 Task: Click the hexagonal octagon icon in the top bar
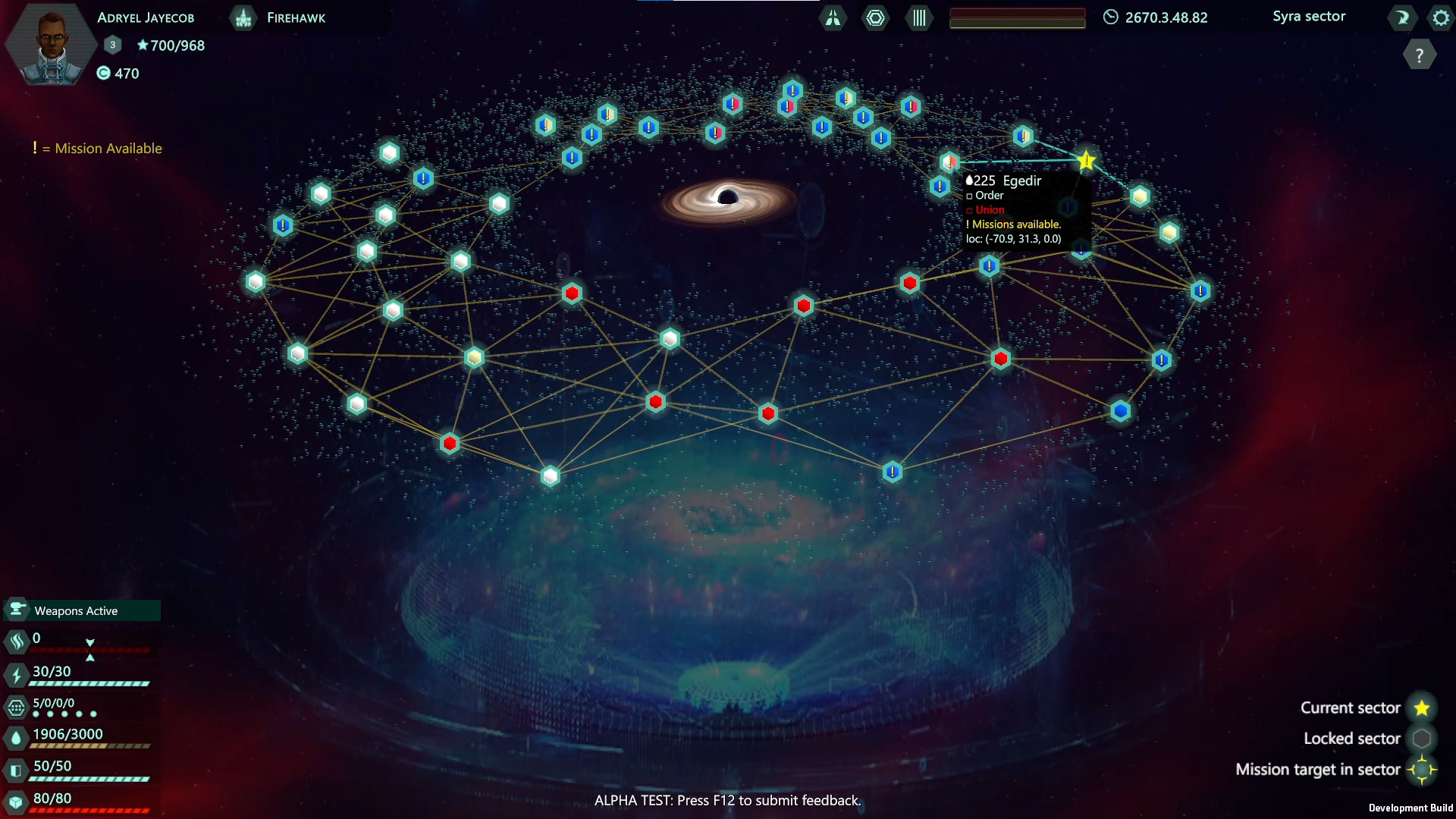[876, 18]
